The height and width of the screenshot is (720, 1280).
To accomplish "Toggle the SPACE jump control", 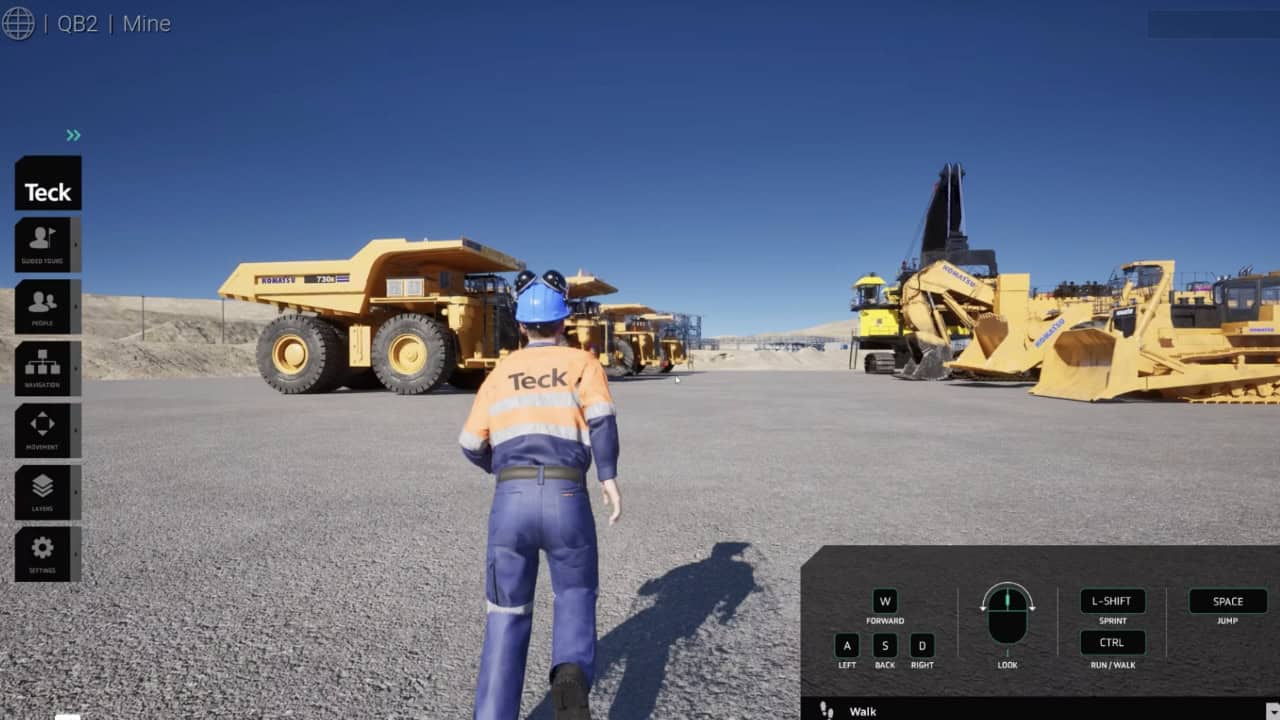I will pos(1226,601).
